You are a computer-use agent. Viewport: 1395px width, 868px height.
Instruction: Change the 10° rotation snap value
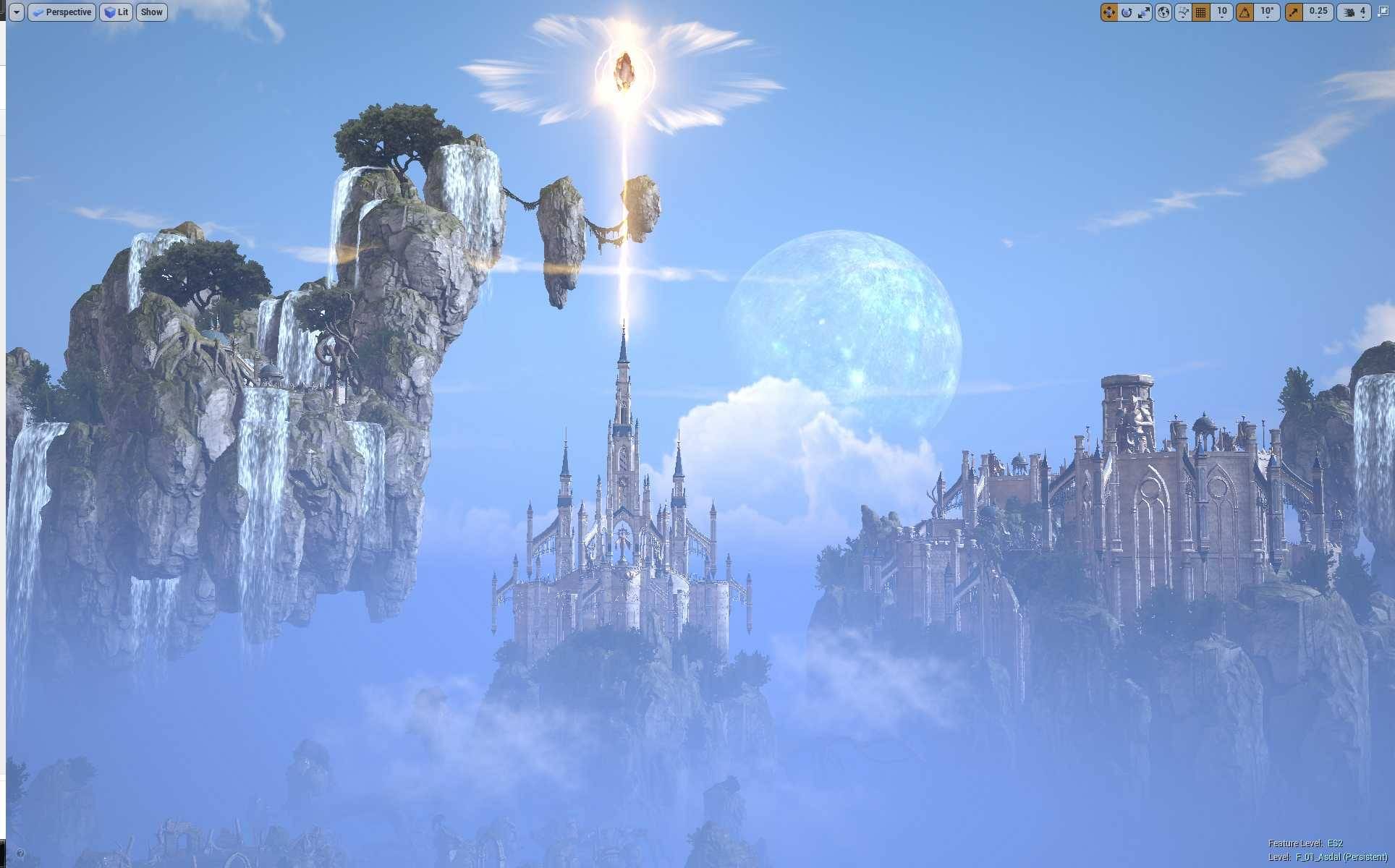point(1267,12)
